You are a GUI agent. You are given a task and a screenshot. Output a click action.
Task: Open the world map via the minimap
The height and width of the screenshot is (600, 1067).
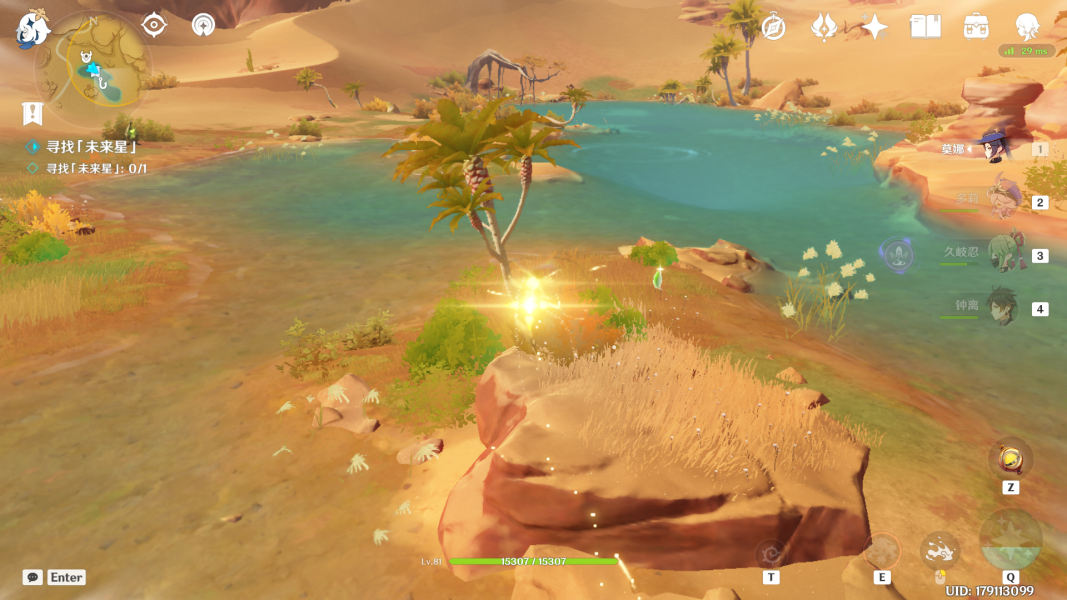(x=93, y=68)
